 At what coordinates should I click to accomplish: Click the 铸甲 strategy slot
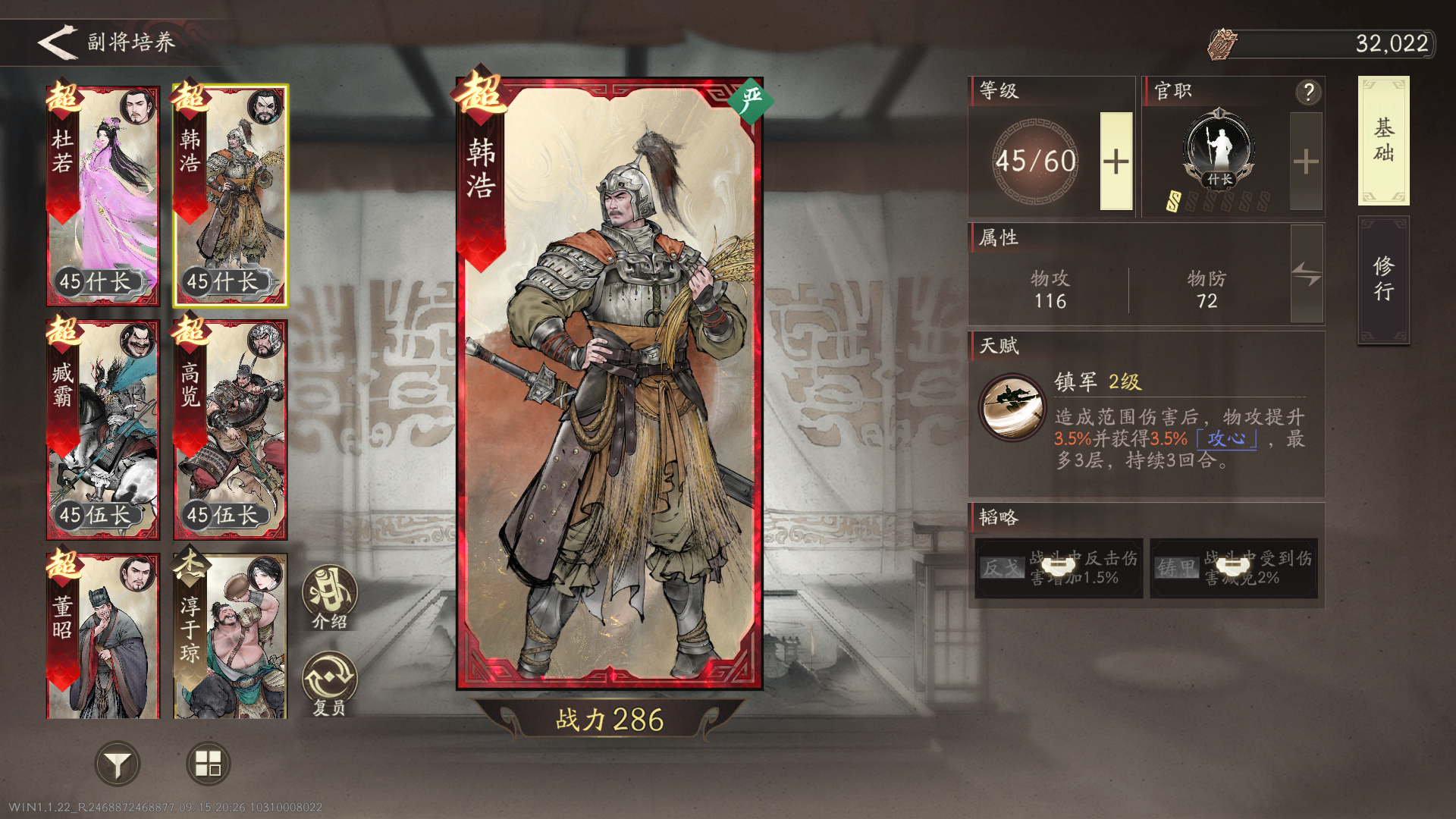click(x=1232, y=569)
